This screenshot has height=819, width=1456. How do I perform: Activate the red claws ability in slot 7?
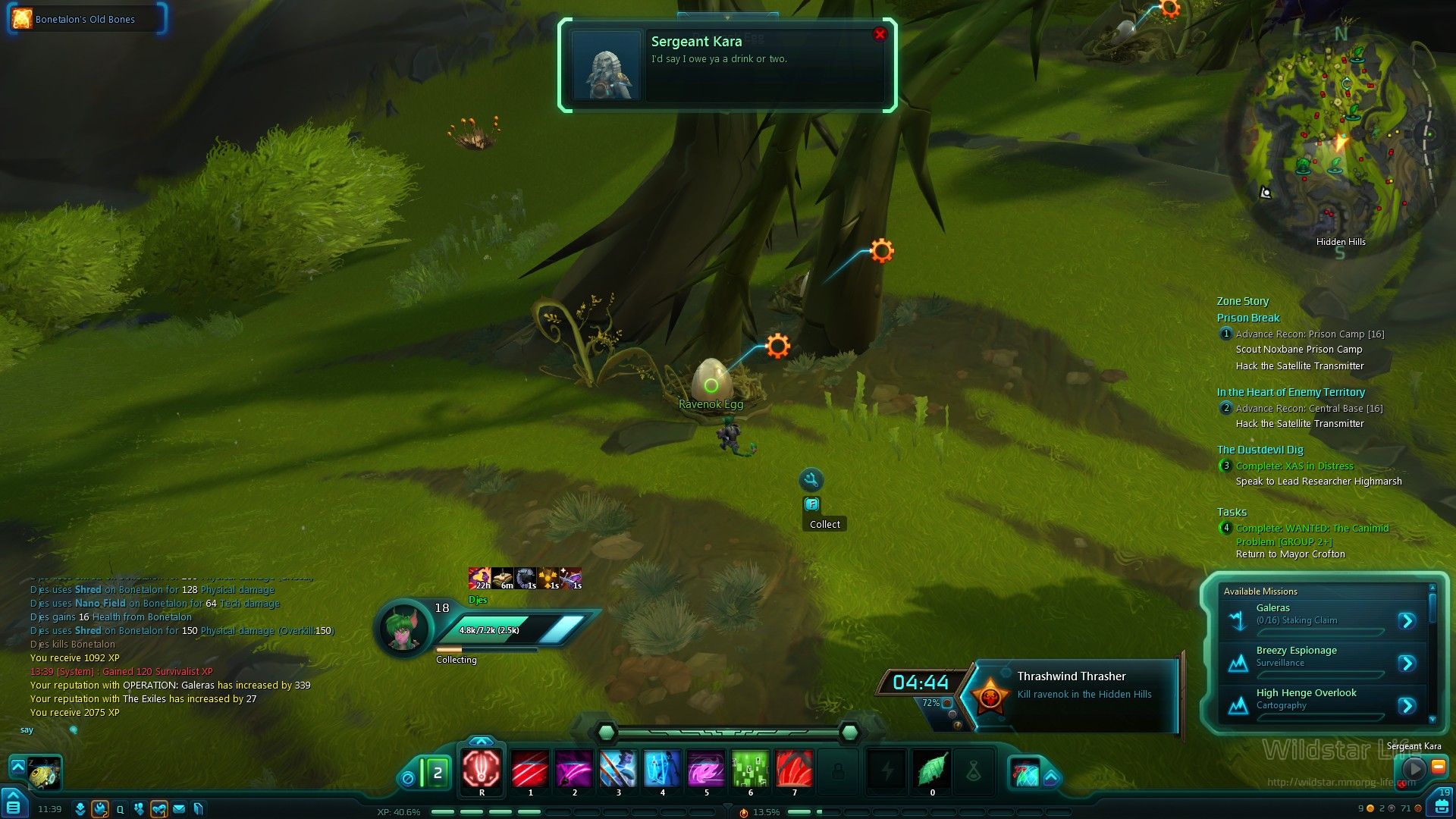[794, 769]
